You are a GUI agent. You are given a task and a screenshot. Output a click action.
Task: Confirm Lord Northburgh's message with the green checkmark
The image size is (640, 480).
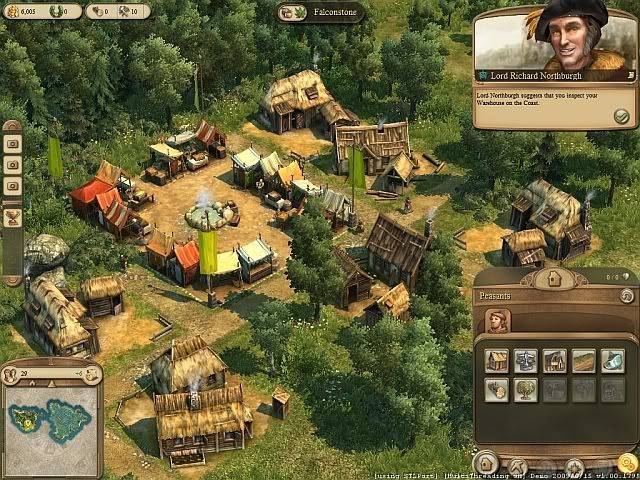621,116
